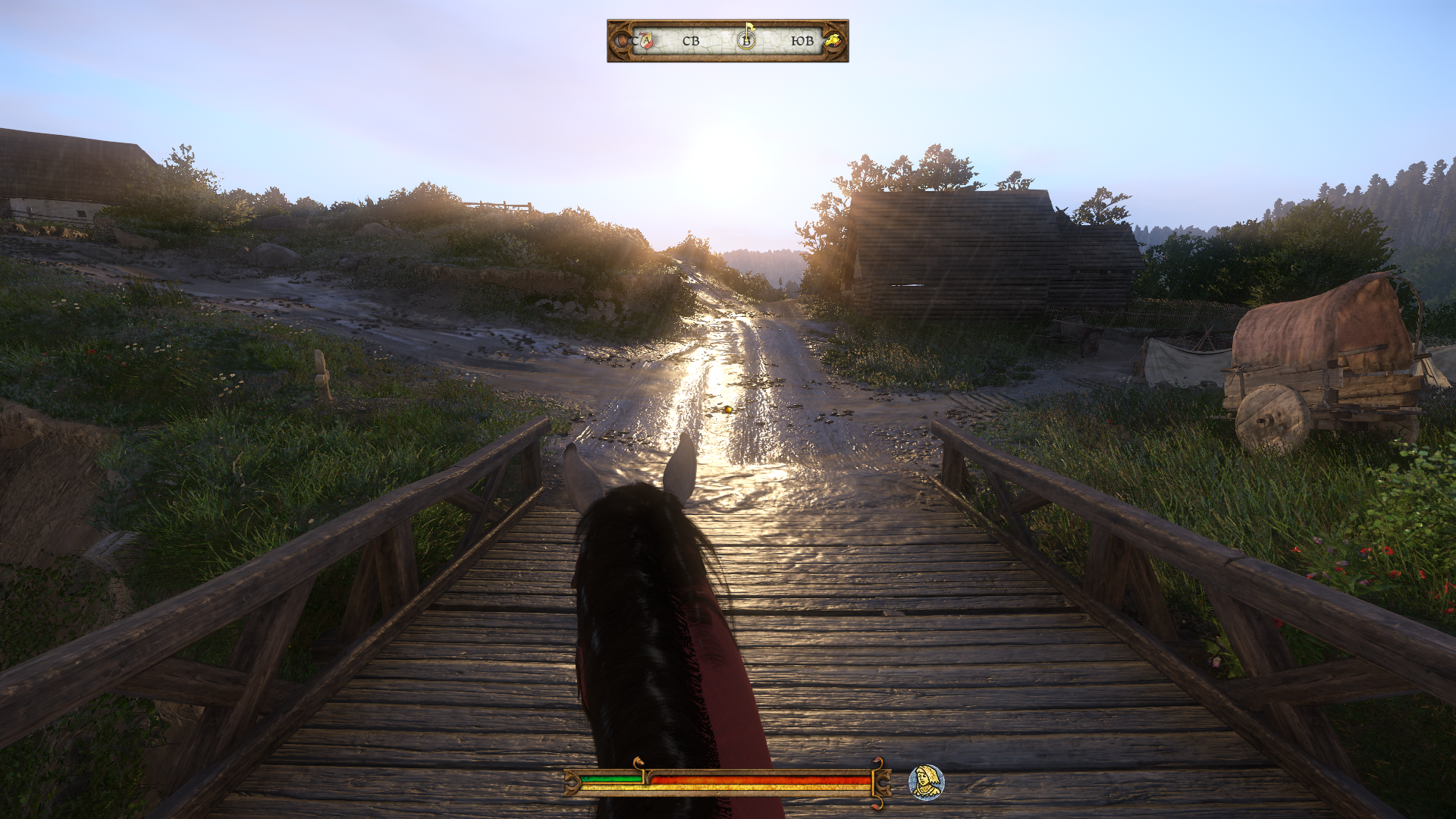Click the yellow horse head compass marker

(x=833, y=41)
